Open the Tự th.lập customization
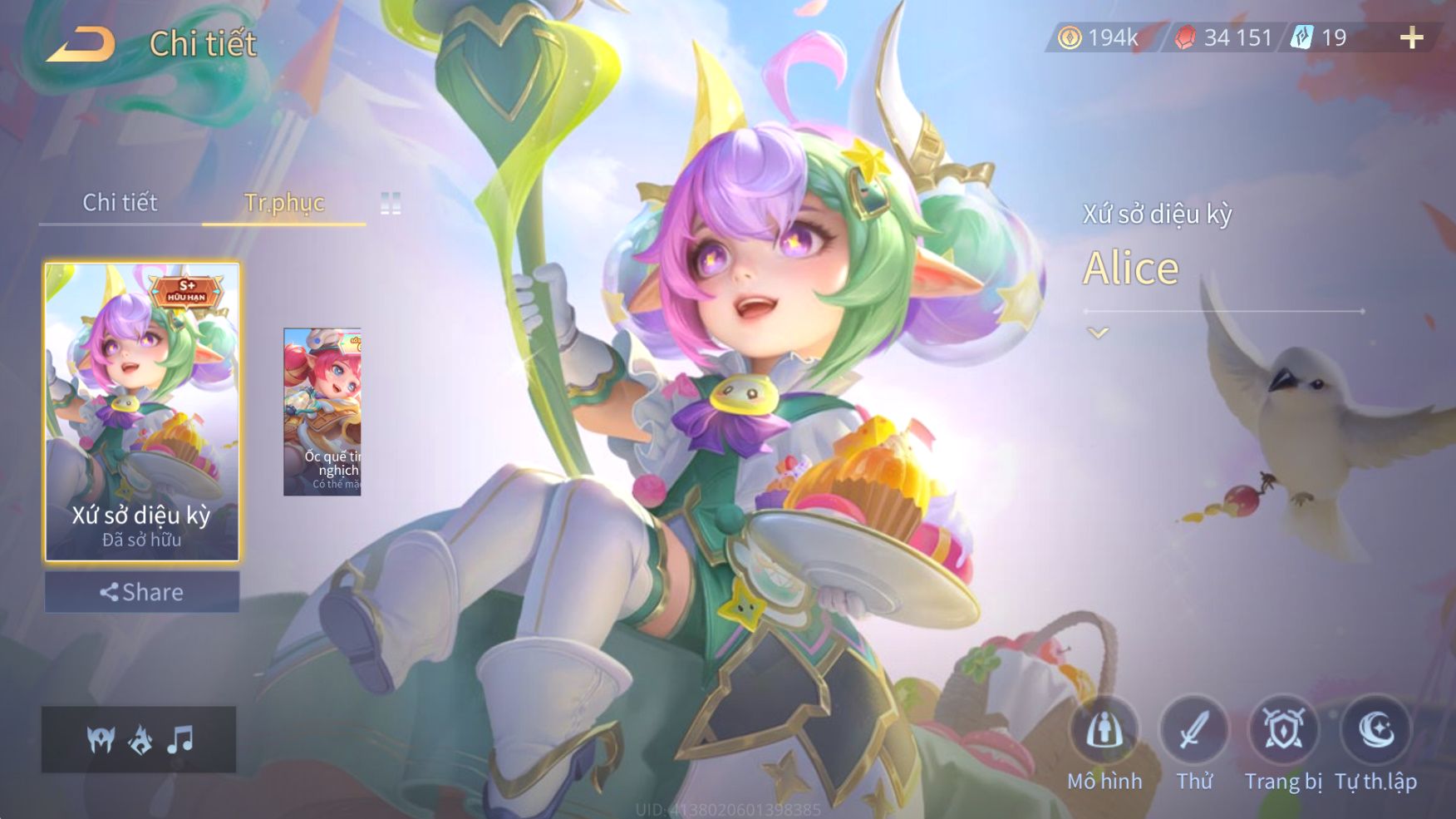 1375,732
